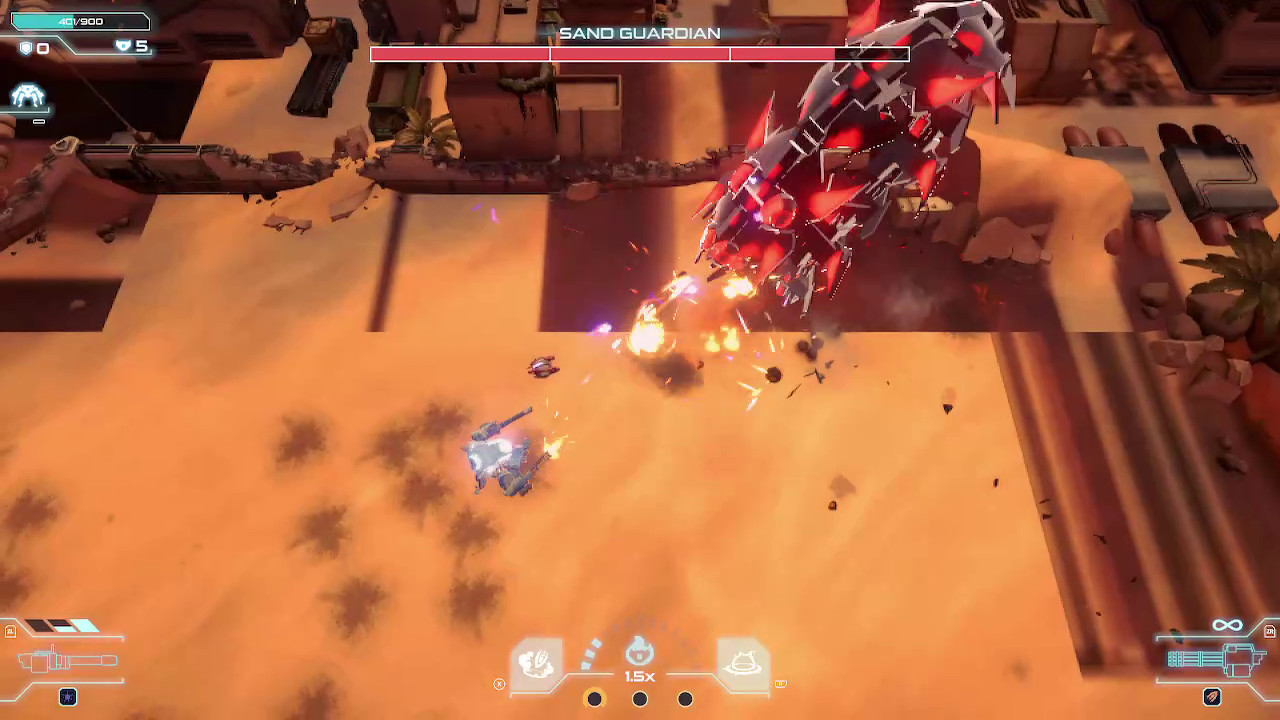Toggle the third heat charge pip

685,699
